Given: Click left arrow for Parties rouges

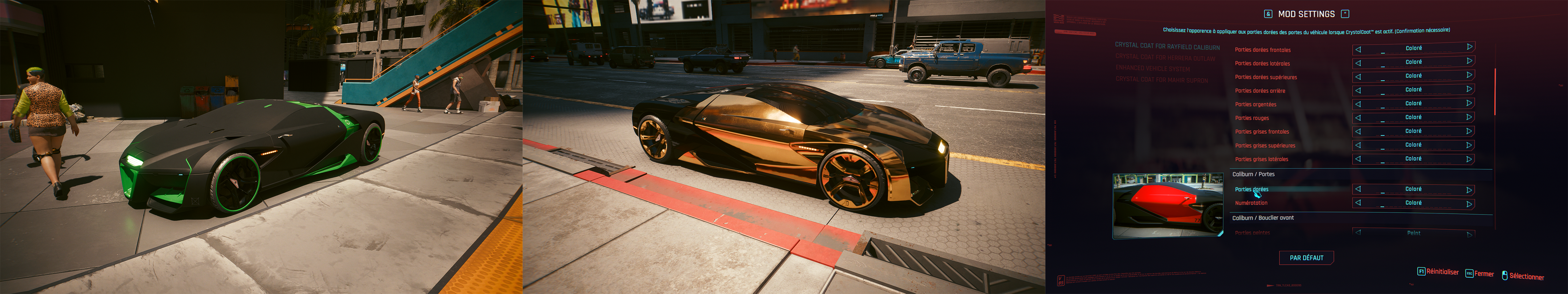Looking at the screenshot, I should click(x=1358, y=118).
